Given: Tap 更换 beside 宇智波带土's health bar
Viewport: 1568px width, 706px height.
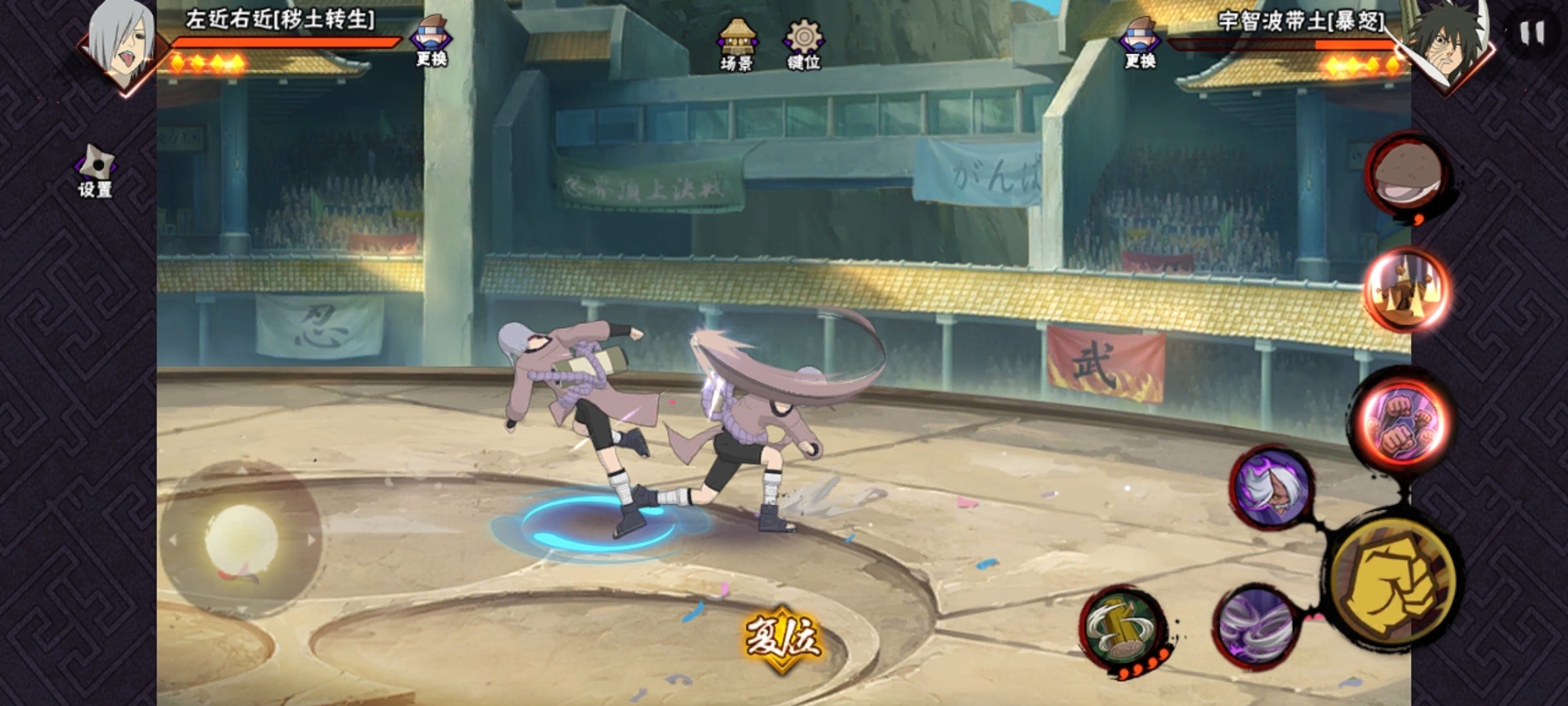Looking at the screenshot, I should click(x=1140, y=42).
